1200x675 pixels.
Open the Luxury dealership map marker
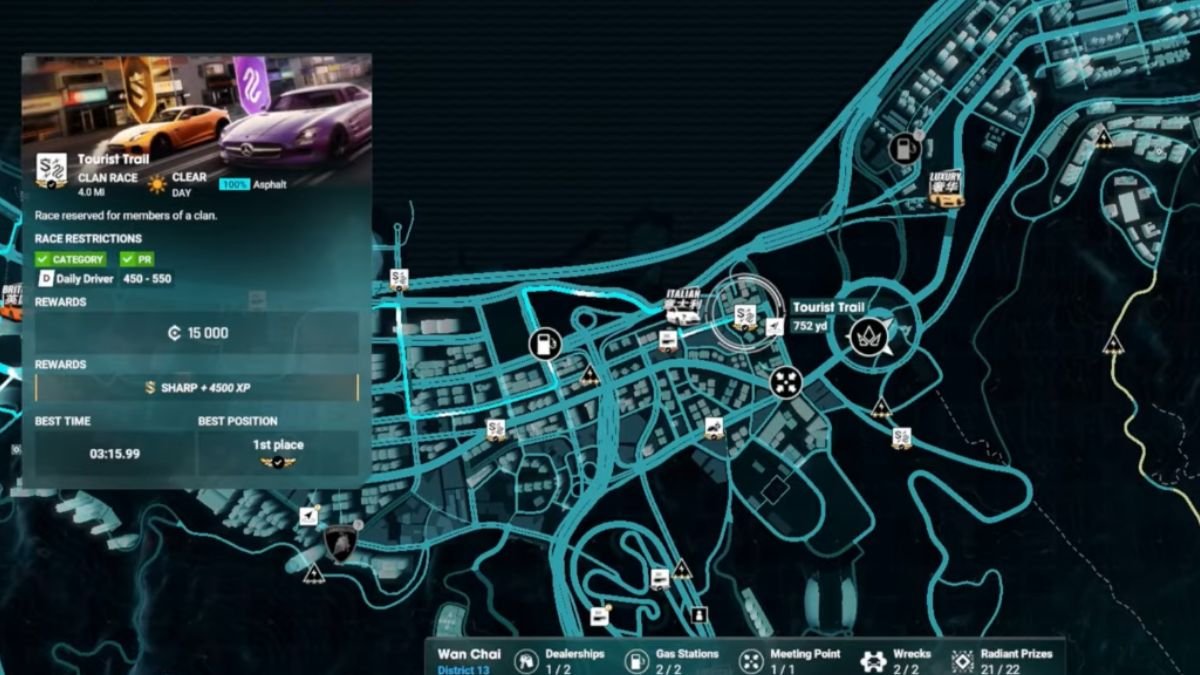click(946, 188)
